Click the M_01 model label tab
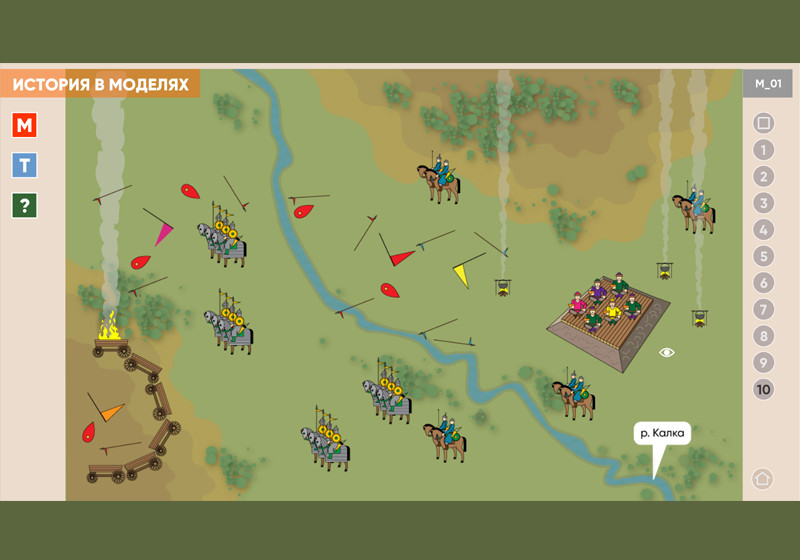 [x=768, y=84]
